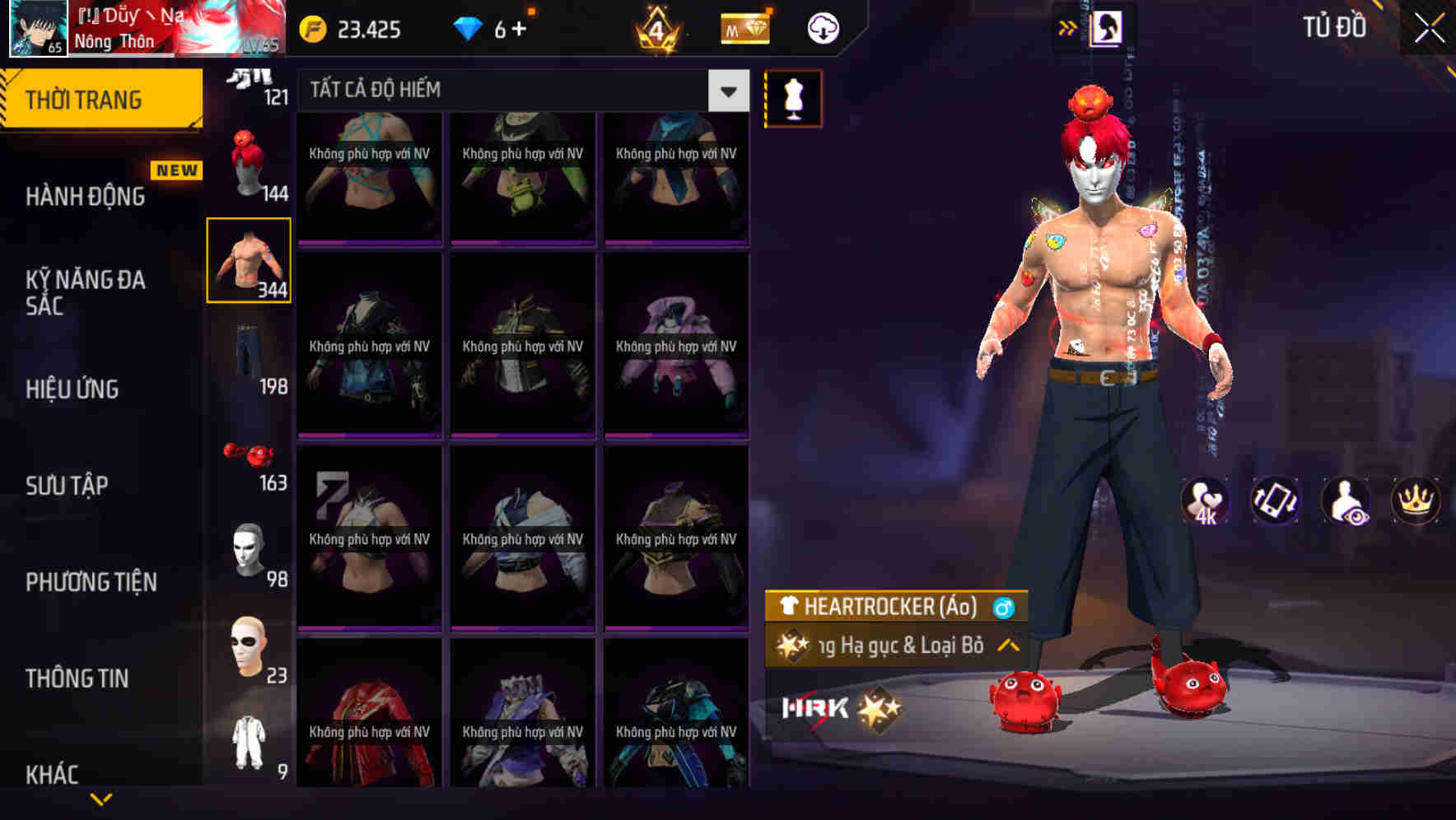1456x820 pixels.
Task: Click the rotate character phone icon
Action: point(1277,501)
